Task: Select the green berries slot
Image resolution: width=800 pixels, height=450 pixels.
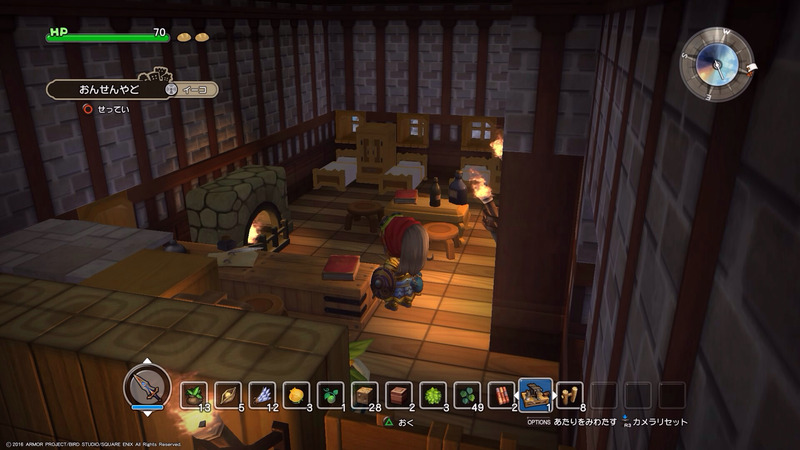Action: point(330,395)
